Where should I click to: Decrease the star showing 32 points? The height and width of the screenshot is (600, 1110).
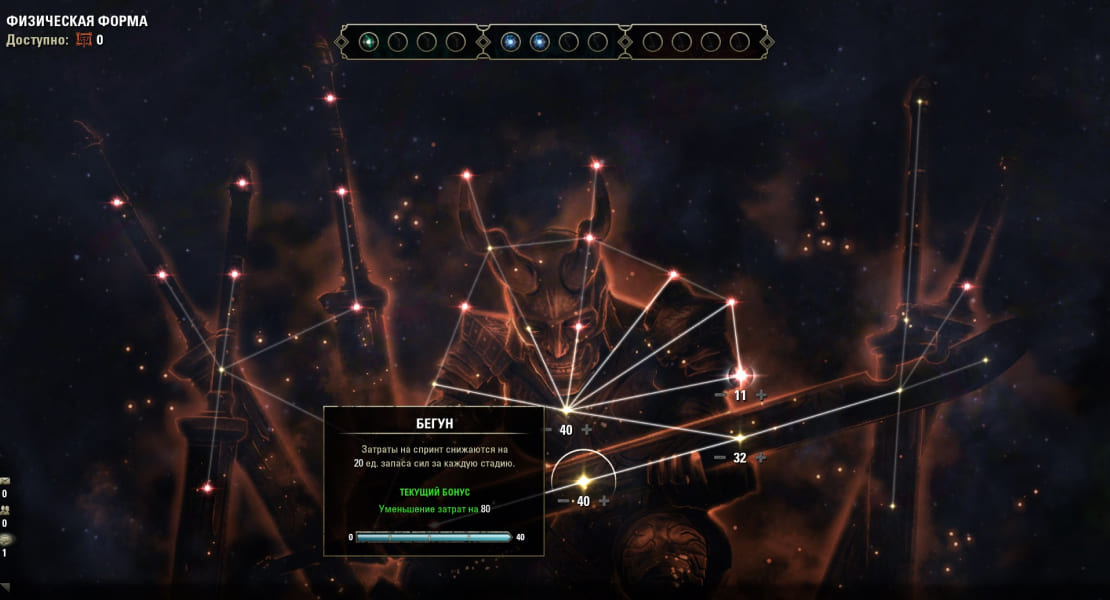(x=720, y=458)
